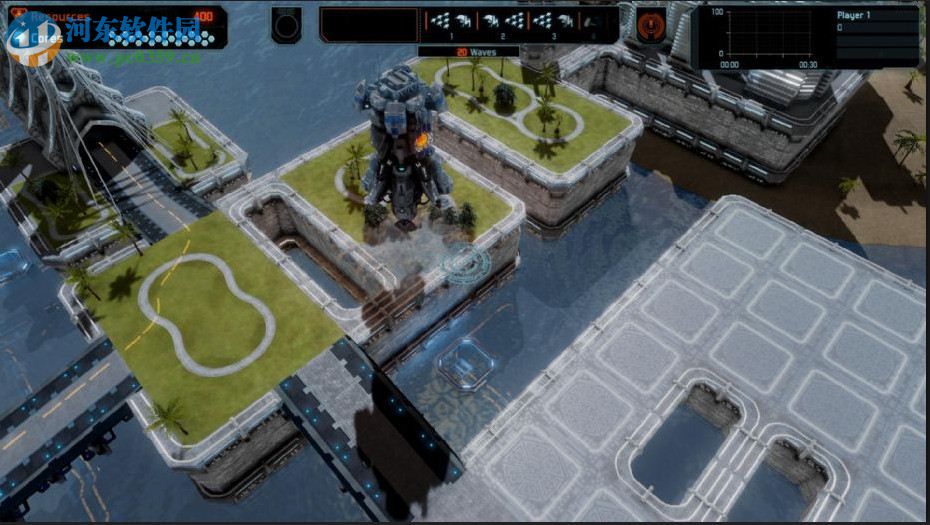Select the wave 3 enemy preview
The height and width of the screenshot is (525, 930).
(x=555, y=22)
